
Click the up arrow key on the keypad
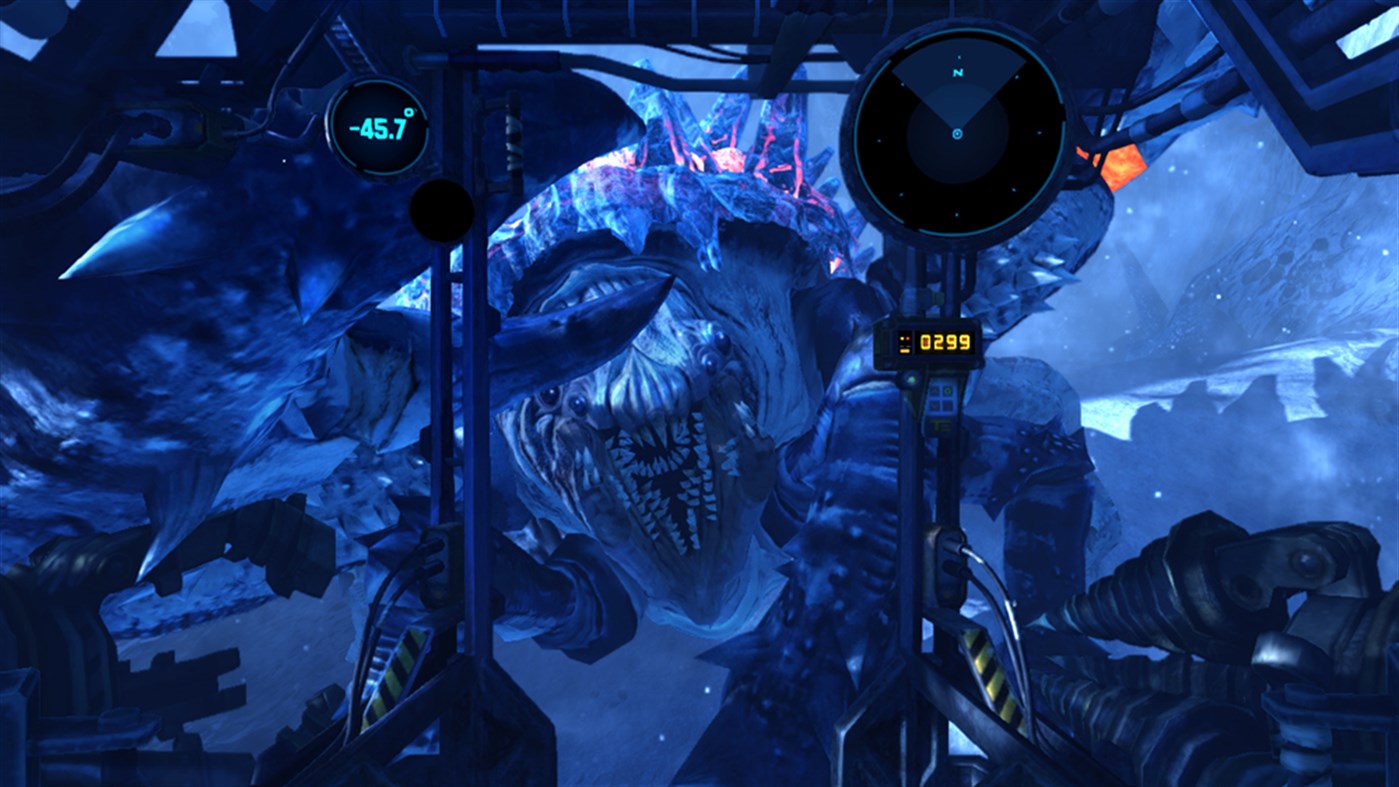[934, 391]
